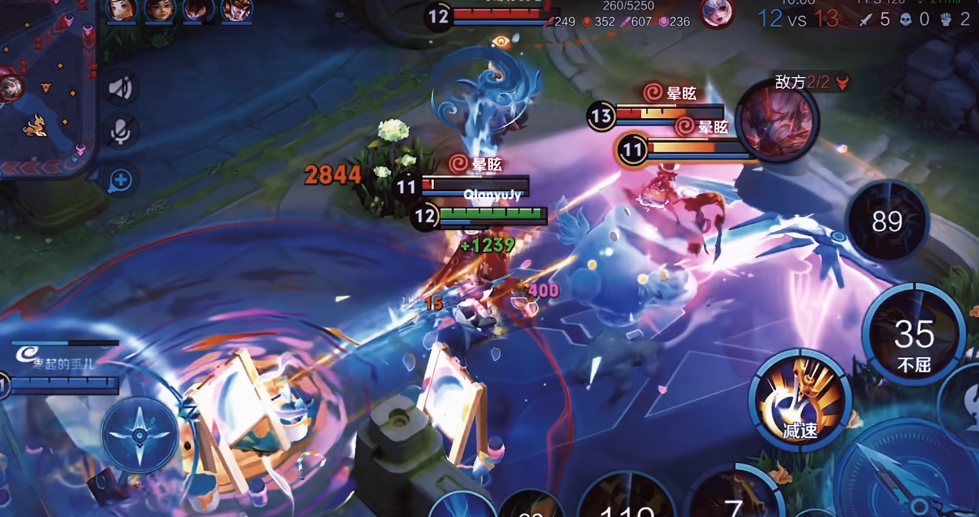Tap the 不屈 skill on cooldown 35
Viewport: 979px width, 517px height.
(913, 338)
